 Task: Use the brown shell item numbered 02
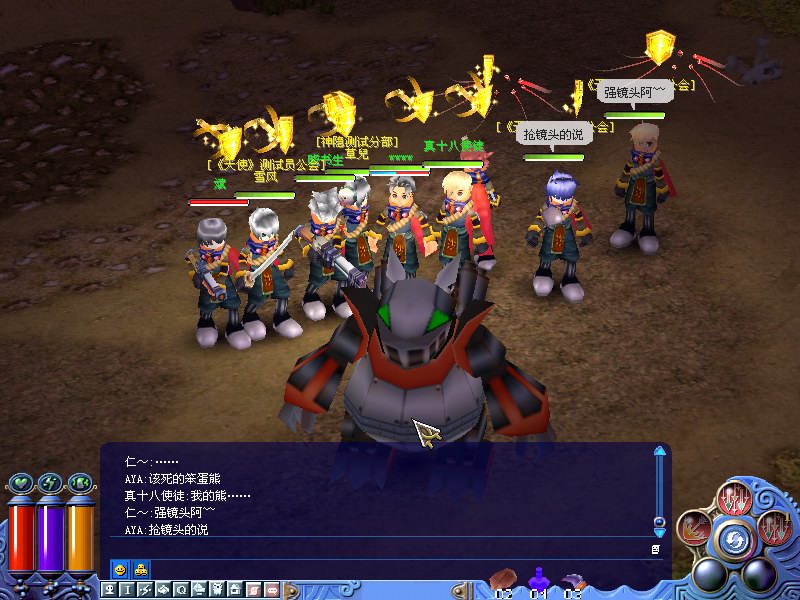pyautogui.click(x=503, y=580)
